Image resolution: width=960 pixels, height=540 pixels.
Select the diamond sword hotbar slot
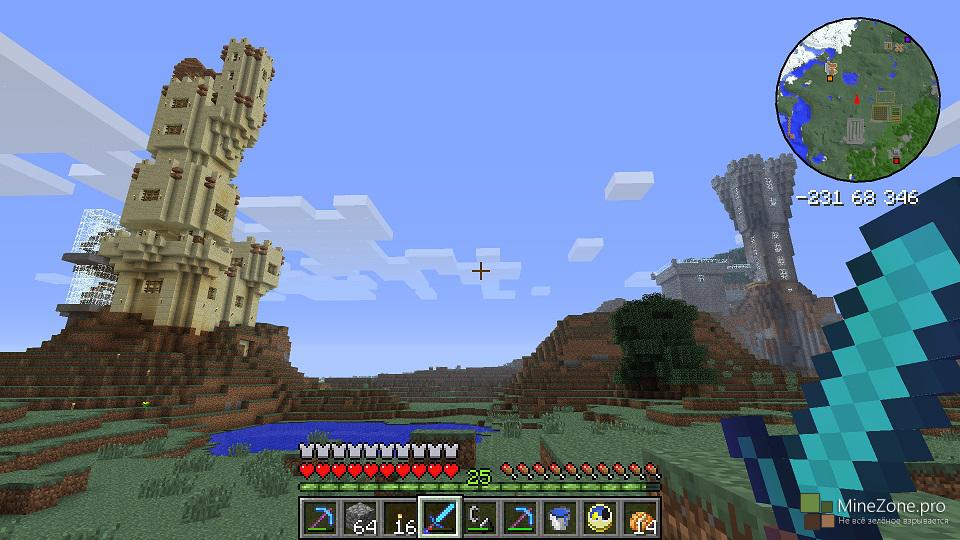[440, 517]
